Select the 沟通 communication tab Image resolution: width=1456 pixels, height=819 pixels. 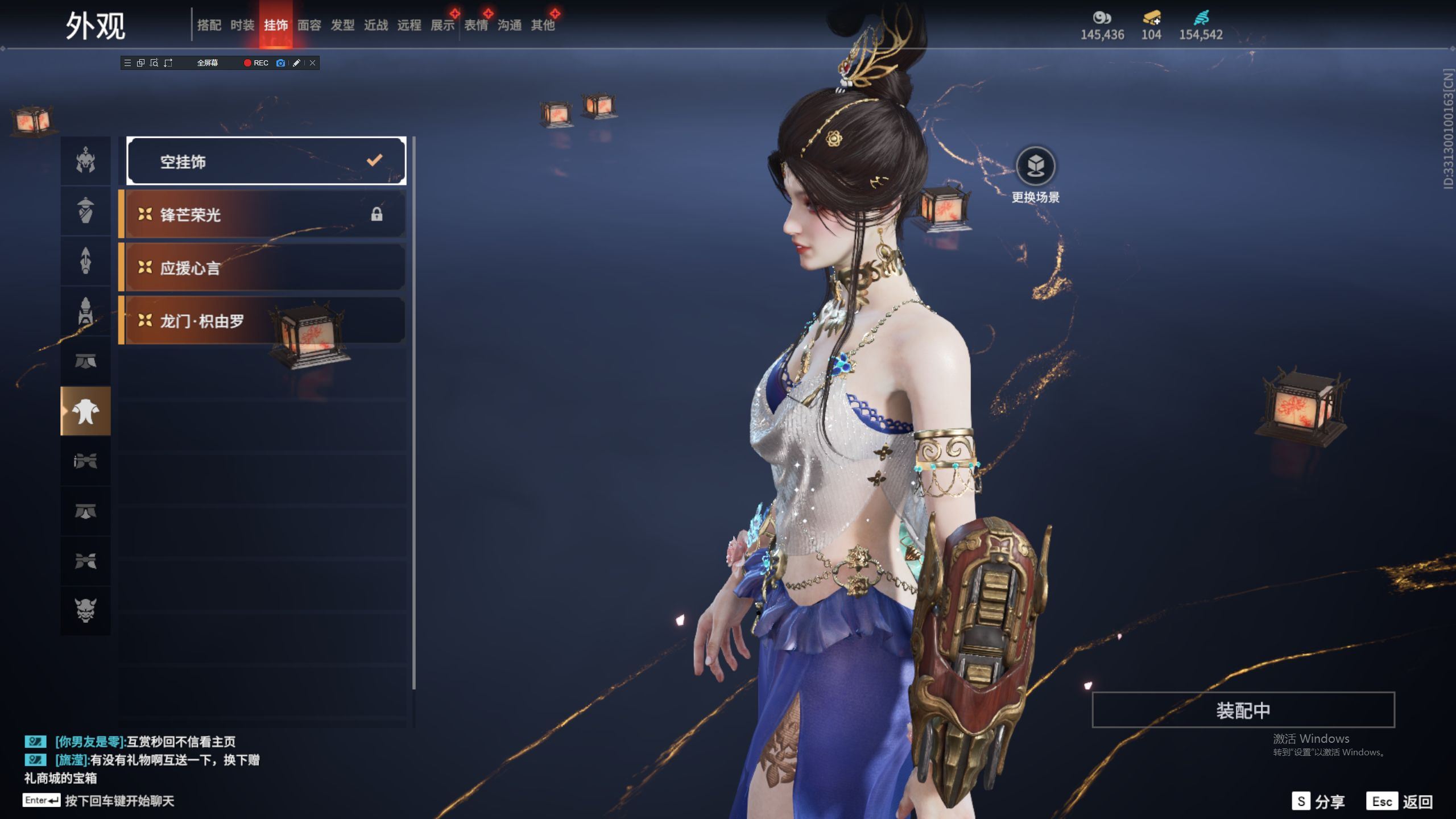510,25
